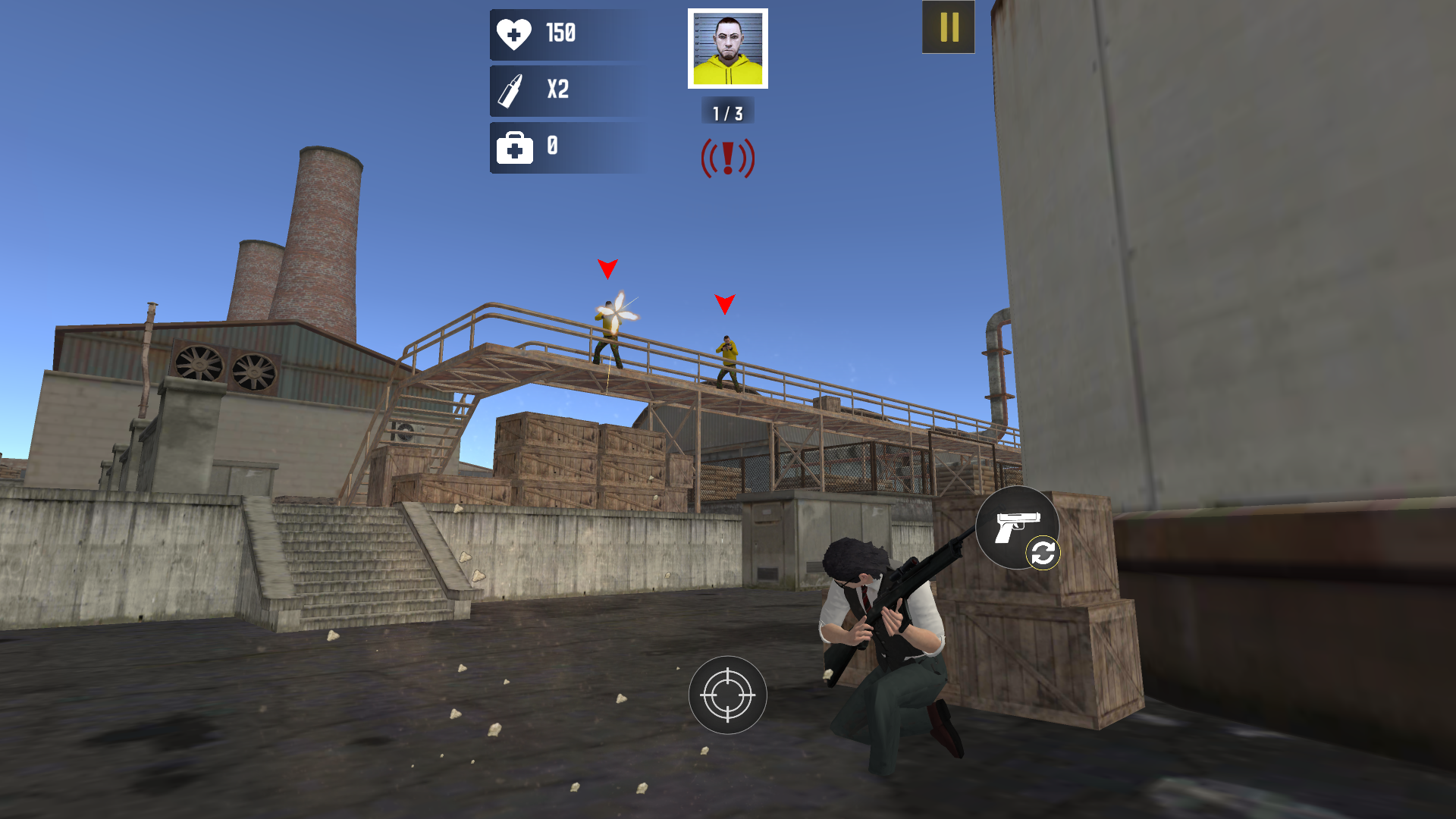Tap the medkit icon showing 0
Image resolution: width=1456 pixels, height=819 pixels.
click(x=515, y=146)
